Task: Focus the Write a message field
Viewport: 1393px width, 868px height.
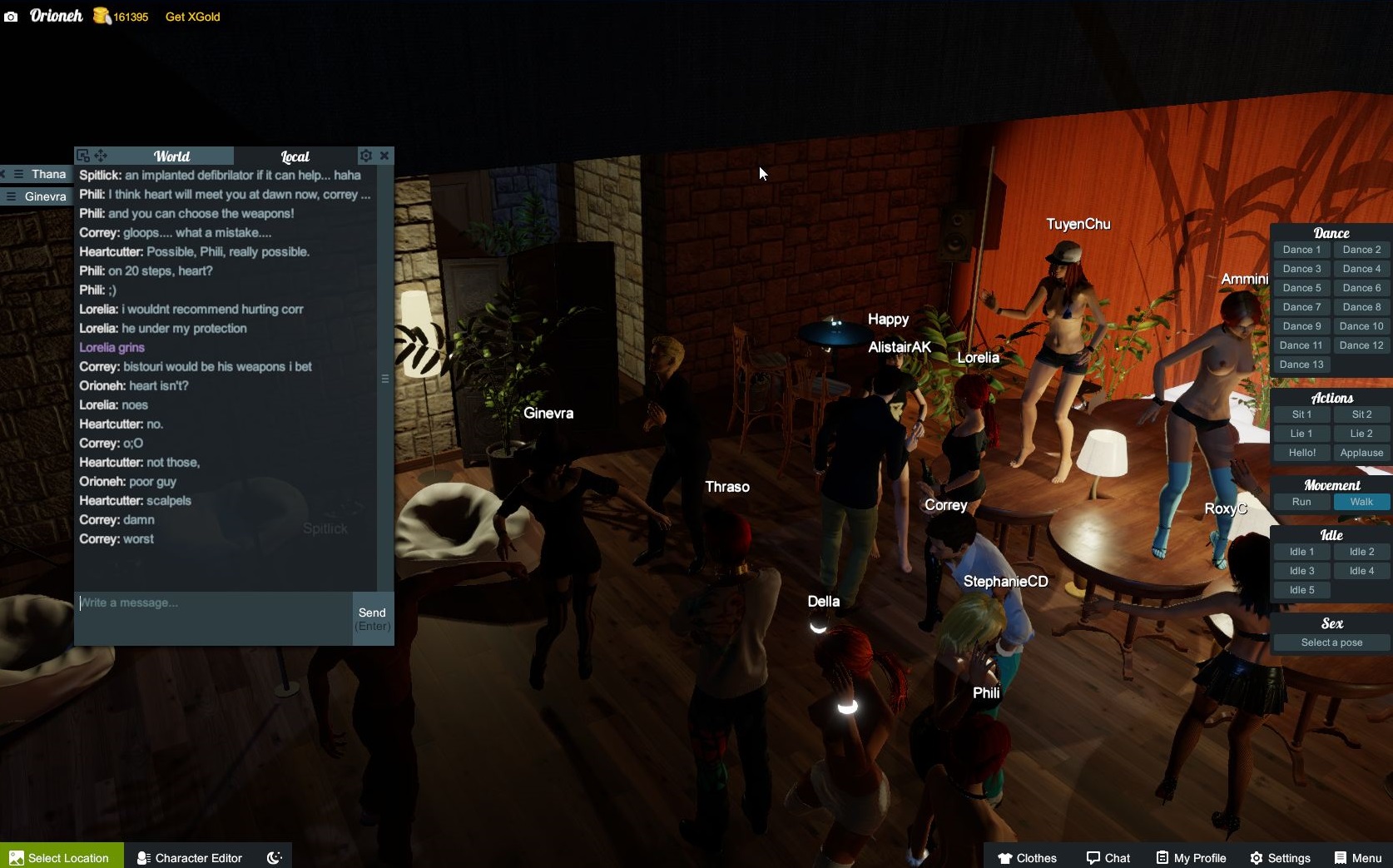Action: 213,618
